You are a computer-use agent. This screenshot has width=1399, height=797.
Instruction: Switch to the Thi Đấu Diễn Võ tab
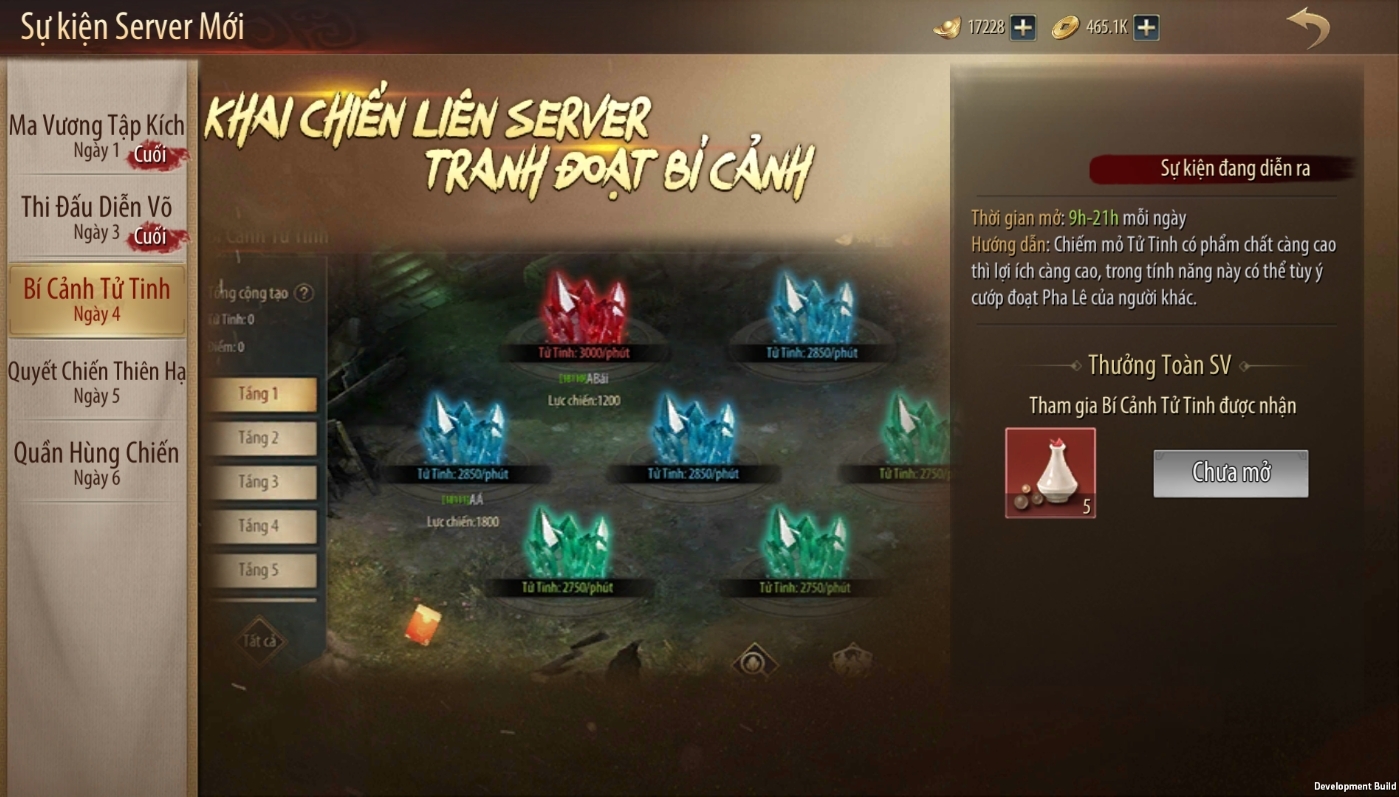[x=97, y=218]
